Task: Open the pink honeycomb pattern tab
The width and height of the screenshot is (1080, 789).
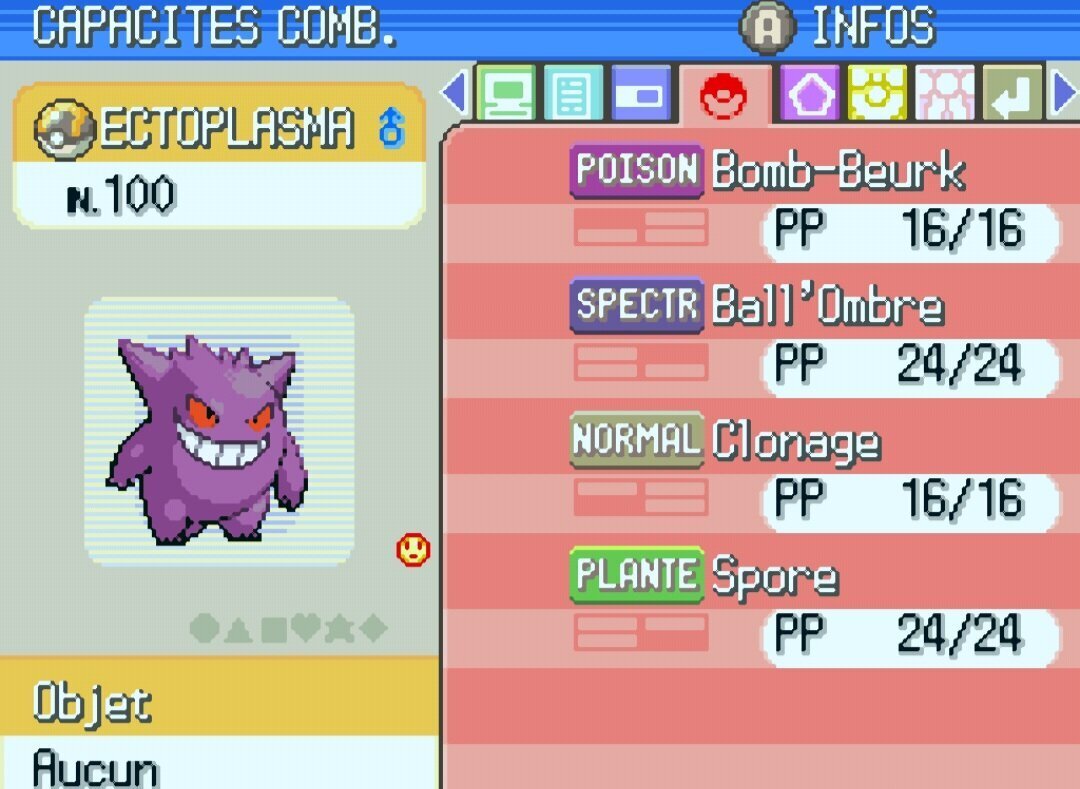Action: pos(945,94)
